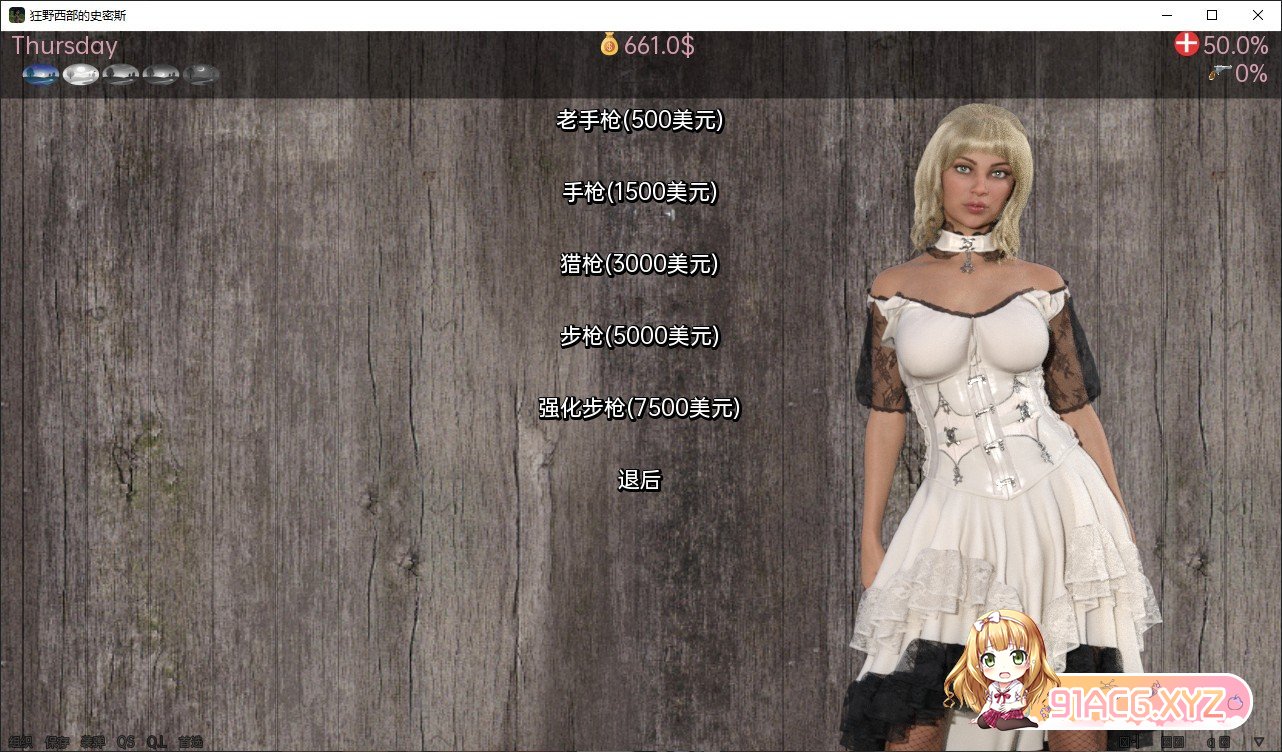
Task: Pick the 步枪 (5000美元) option
Action: [x=639, y=337]
